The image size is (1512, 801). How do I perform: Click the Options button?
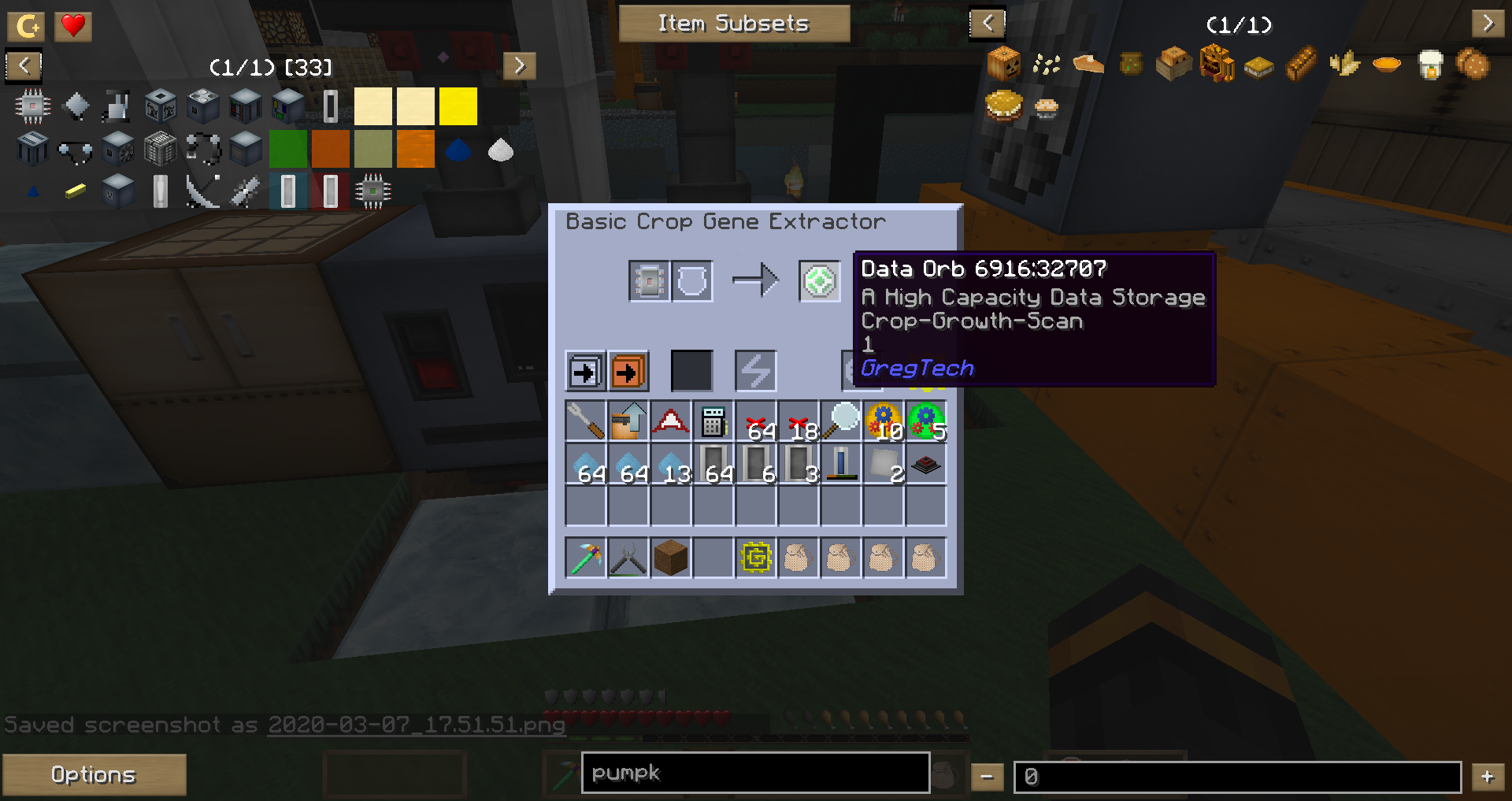click(x=94, y=774)
